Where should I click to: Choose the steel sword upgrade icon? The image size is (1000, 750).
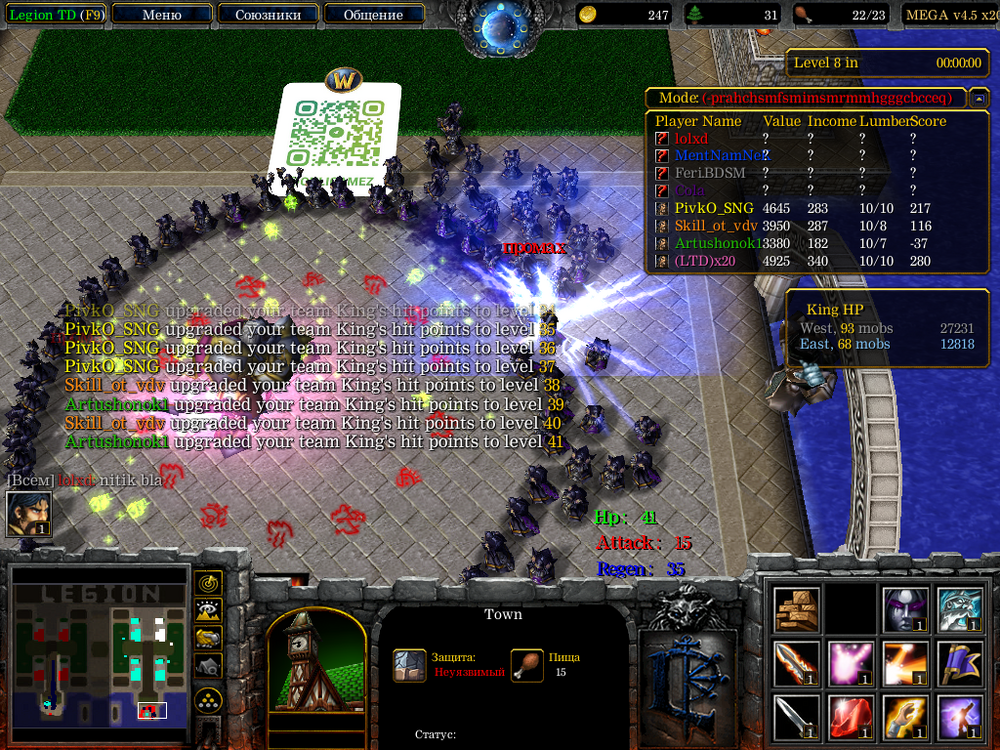(x=796, y=717)
